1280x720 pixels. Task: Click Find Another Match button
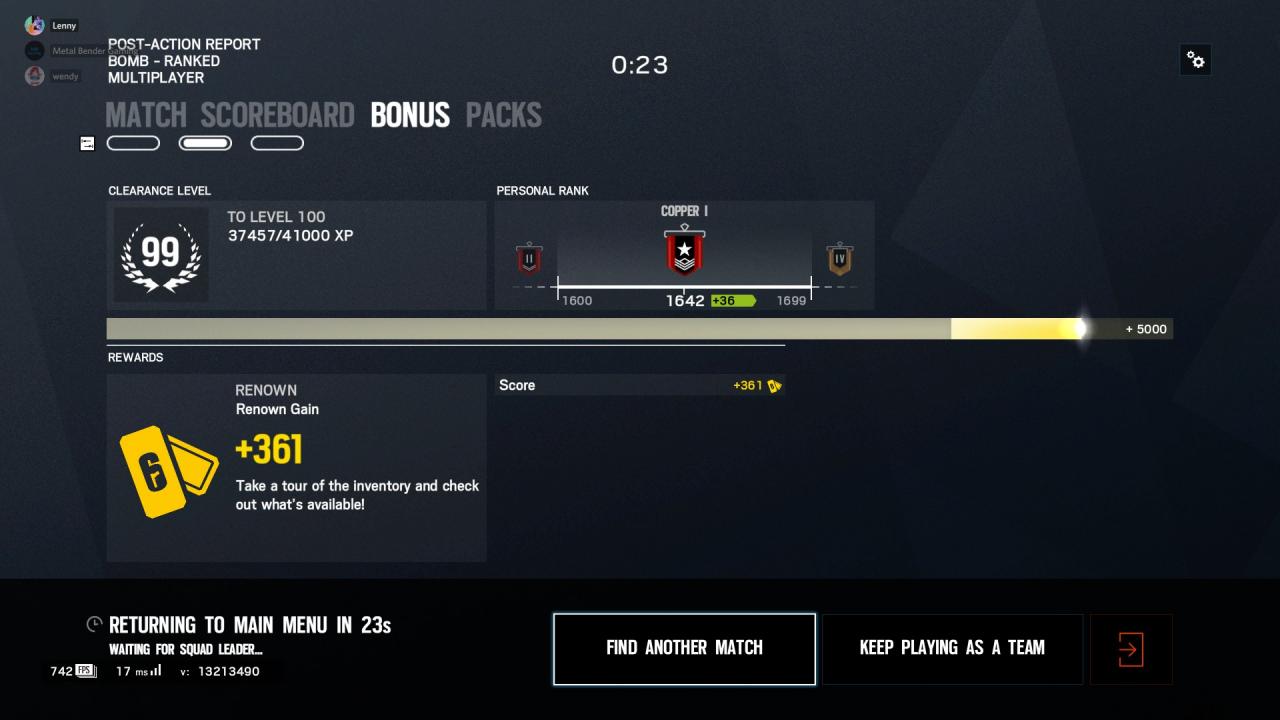coord(684,648)
